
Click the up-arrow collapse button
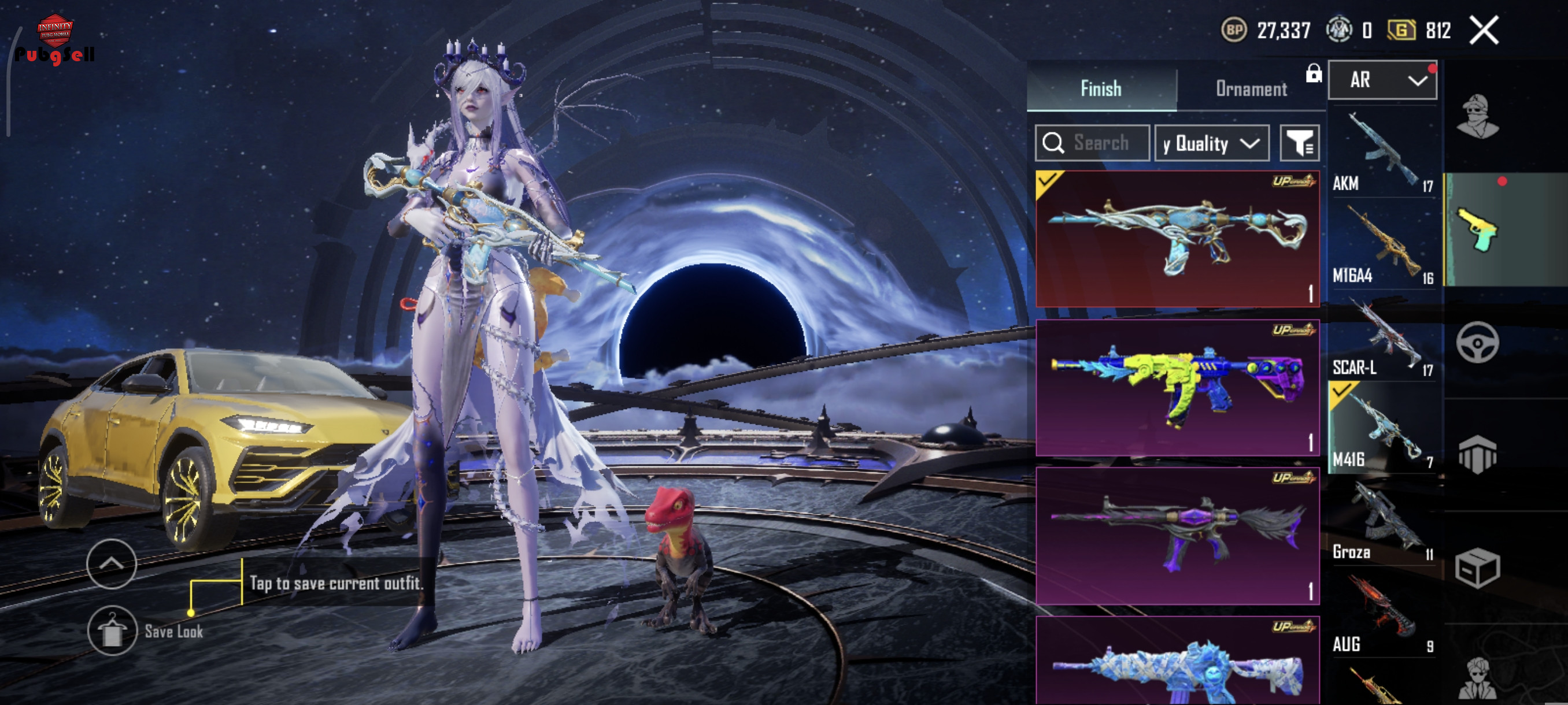point(112,564)
